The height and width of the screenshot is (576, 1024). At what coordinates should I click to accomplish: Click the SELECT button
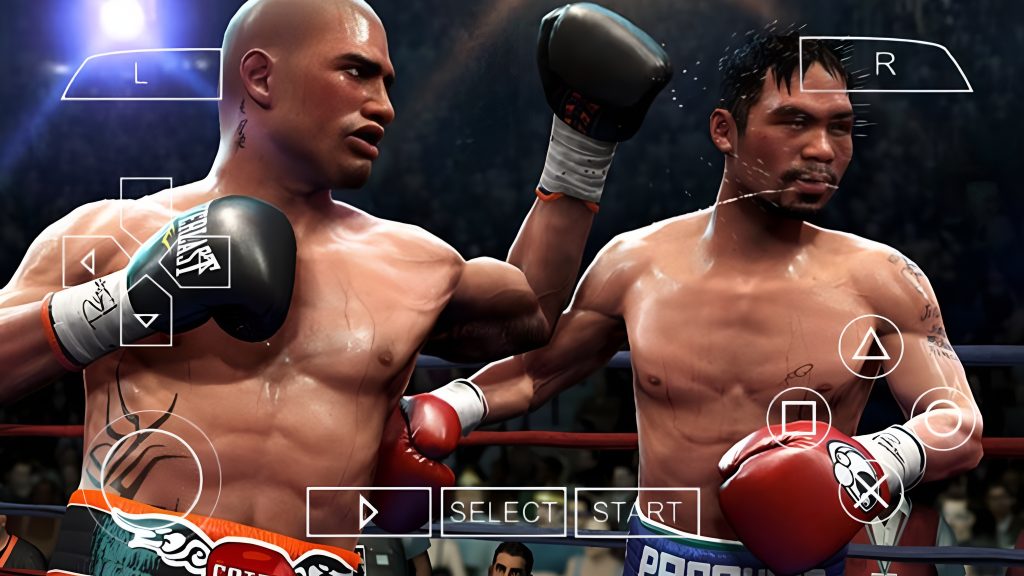(503, 512)
